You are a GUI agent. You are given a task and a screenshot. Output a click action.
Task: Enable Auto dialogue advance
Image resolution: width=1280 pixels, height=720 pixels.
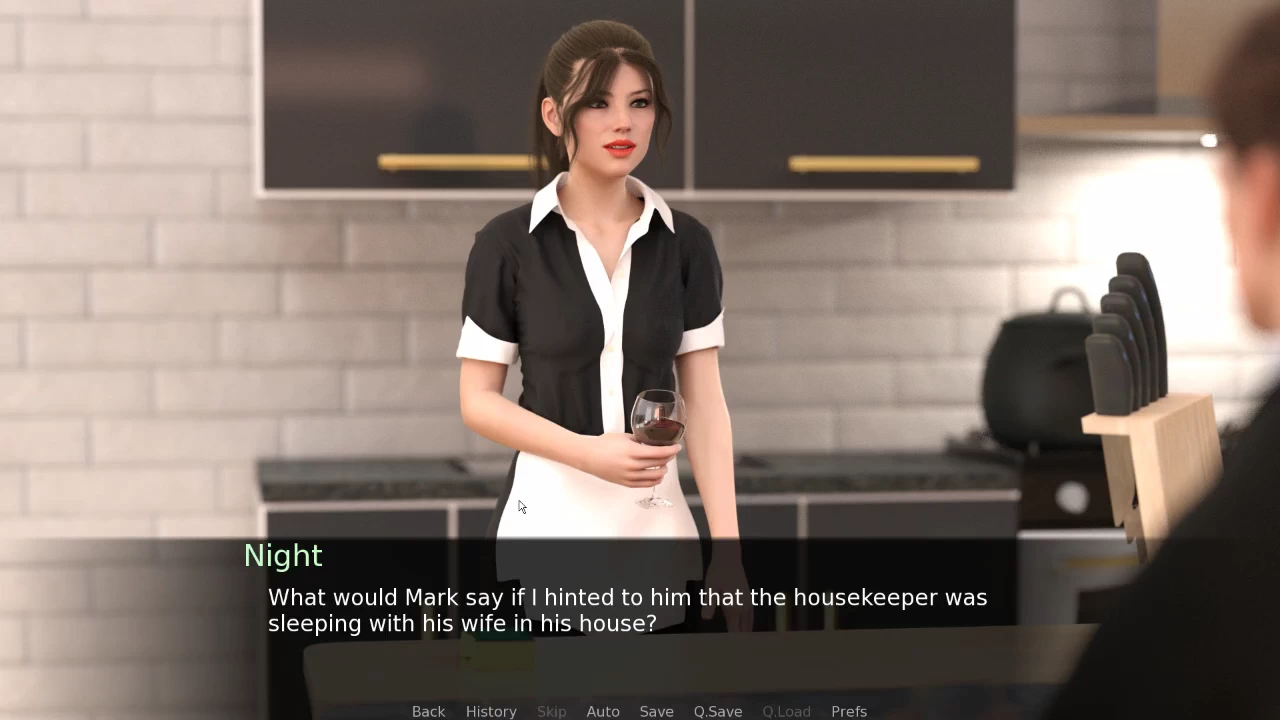pos(603,711)
